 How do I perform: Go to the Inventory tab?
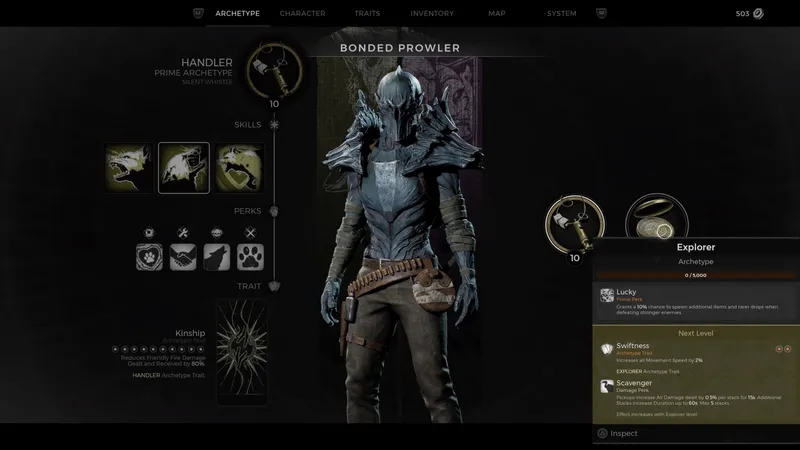point(432,13)
